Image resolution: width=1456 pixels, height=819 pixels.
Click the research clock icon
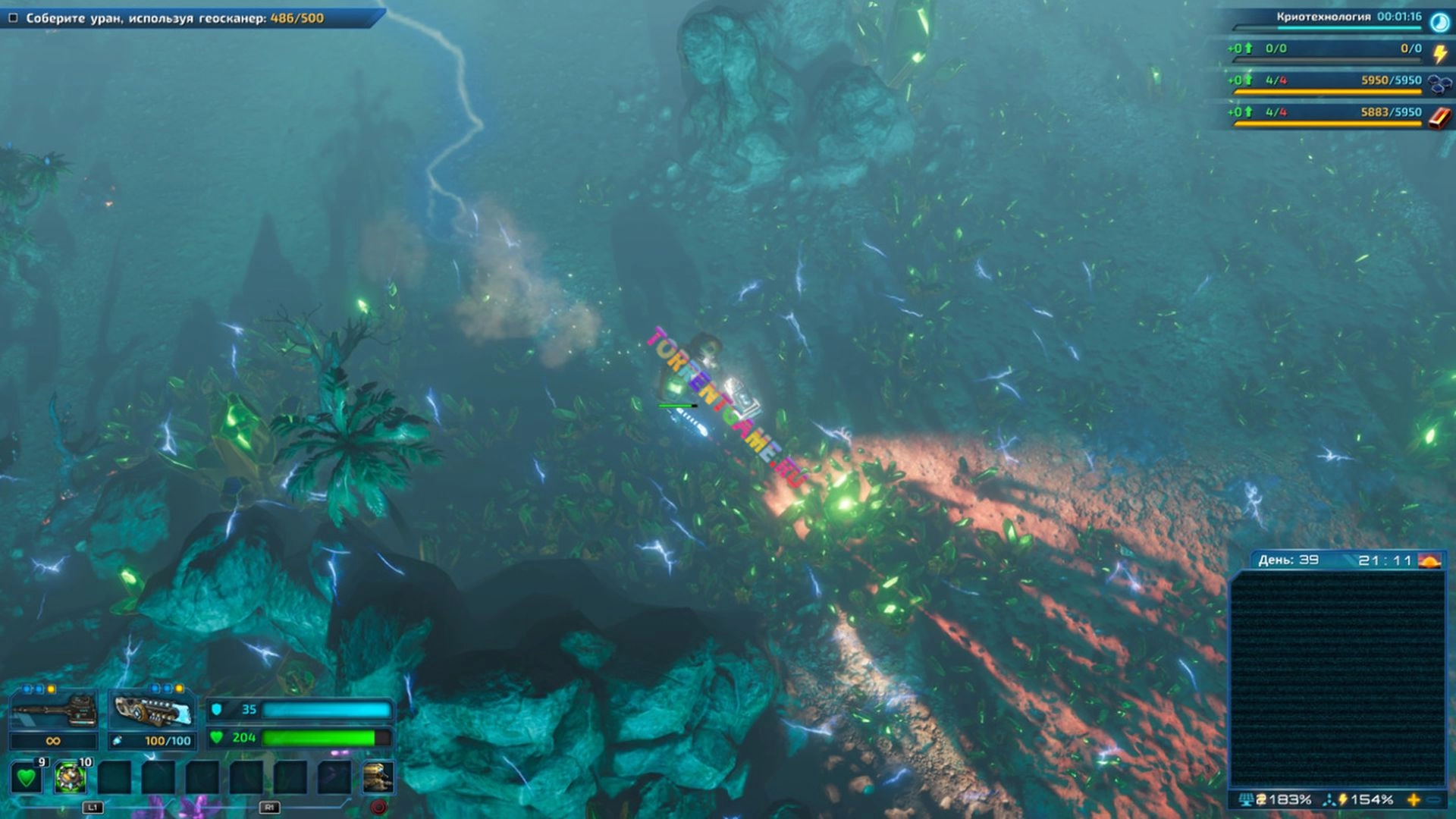[x=1439, y=22]
